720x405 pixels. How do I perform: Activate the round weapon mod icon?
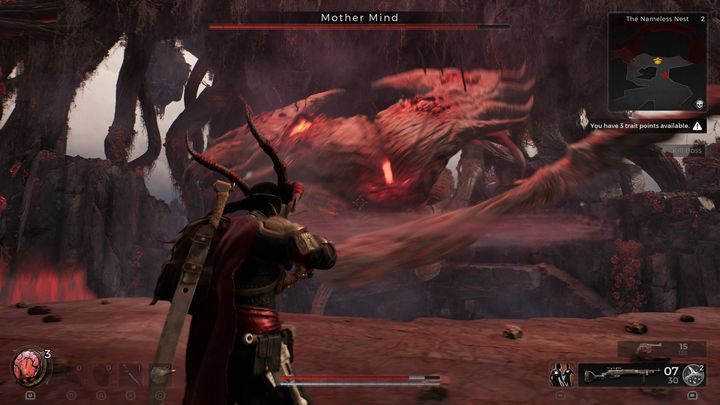(693, 376)
